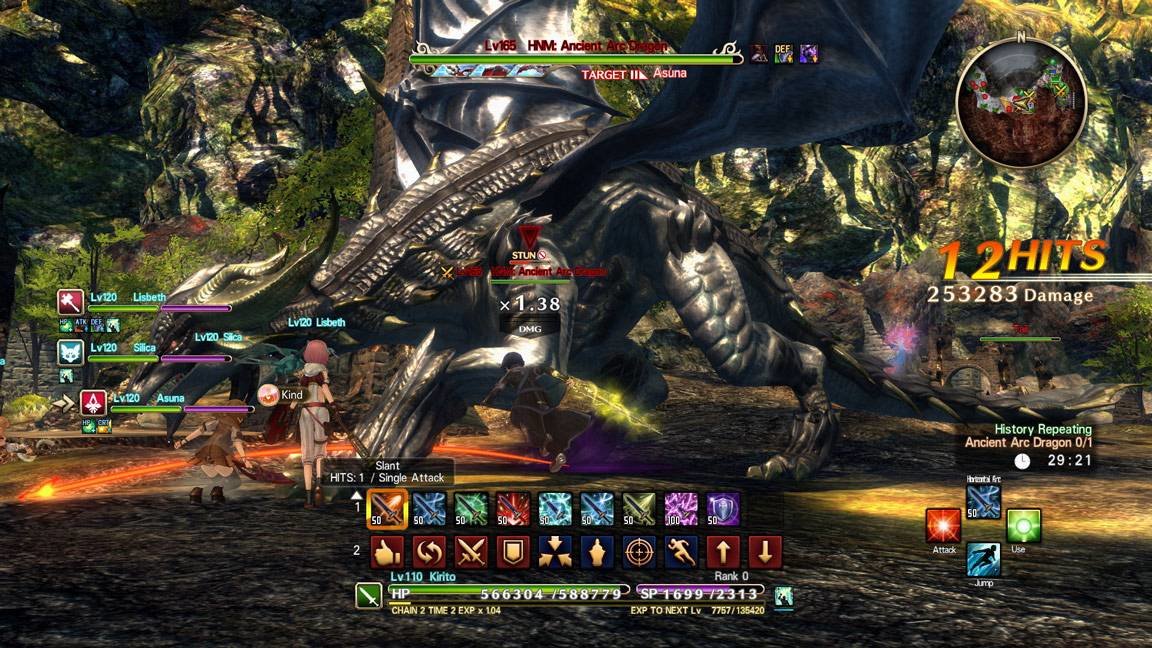Click the down arrow command icon
Viewport: 1152px width, 648px height.
pyautogui.click(x=765, y=552)
